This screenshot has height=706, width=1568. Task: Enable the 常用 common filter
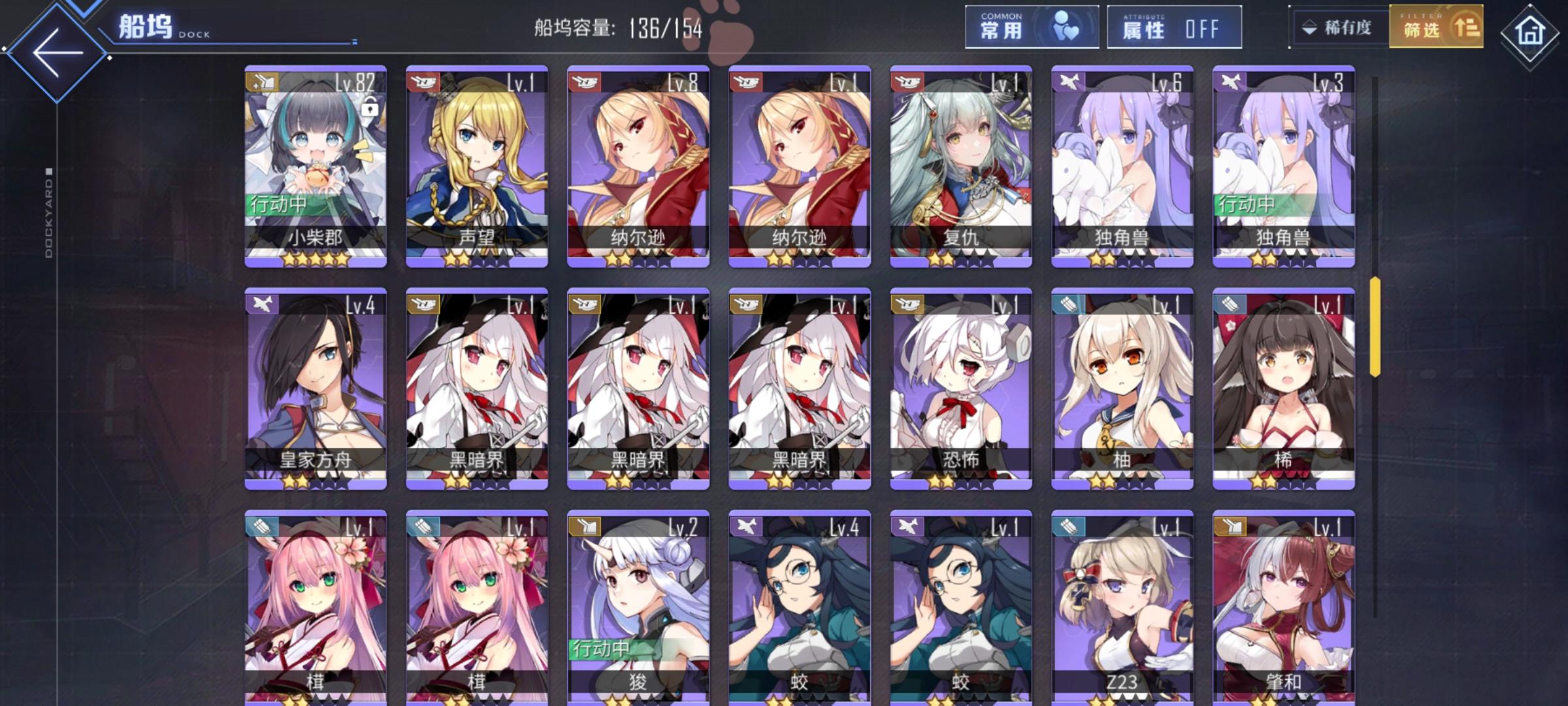pos(1031,26)
